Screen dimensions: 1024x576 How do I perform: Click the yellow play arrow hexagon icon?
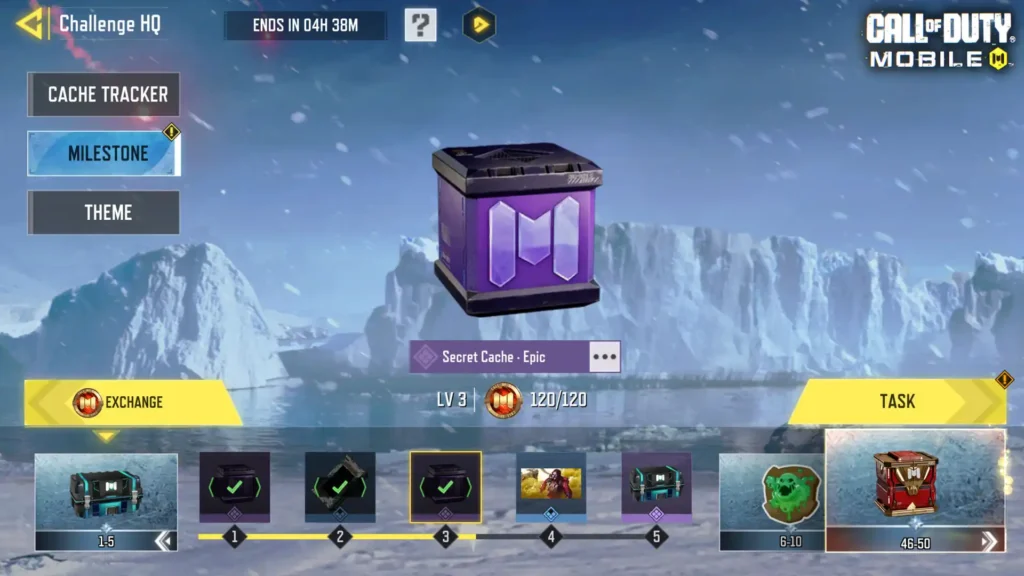tap(480, 25)
